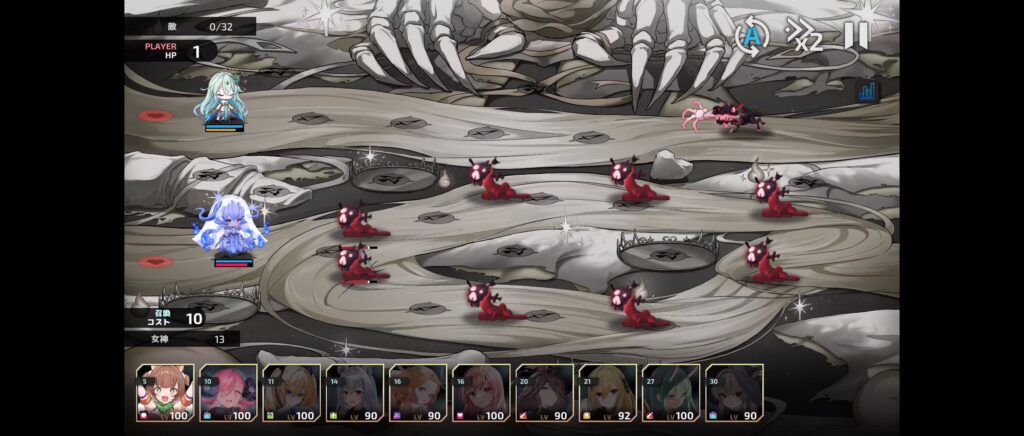Pause the battle

tap(856, 36)
